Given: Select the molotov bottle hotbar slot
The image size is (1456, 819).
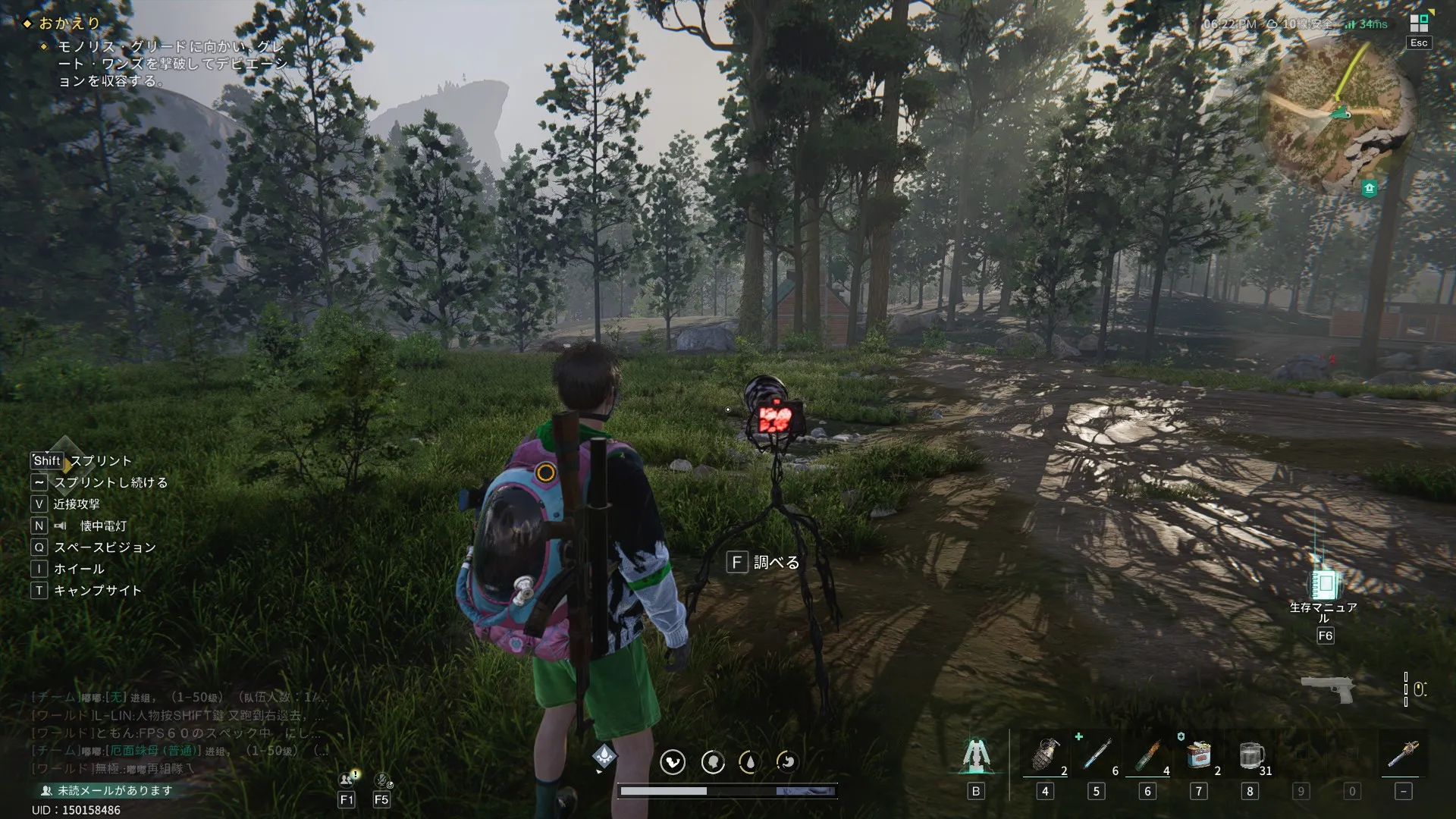Looking at the screenshot, I should point(1147,757).
